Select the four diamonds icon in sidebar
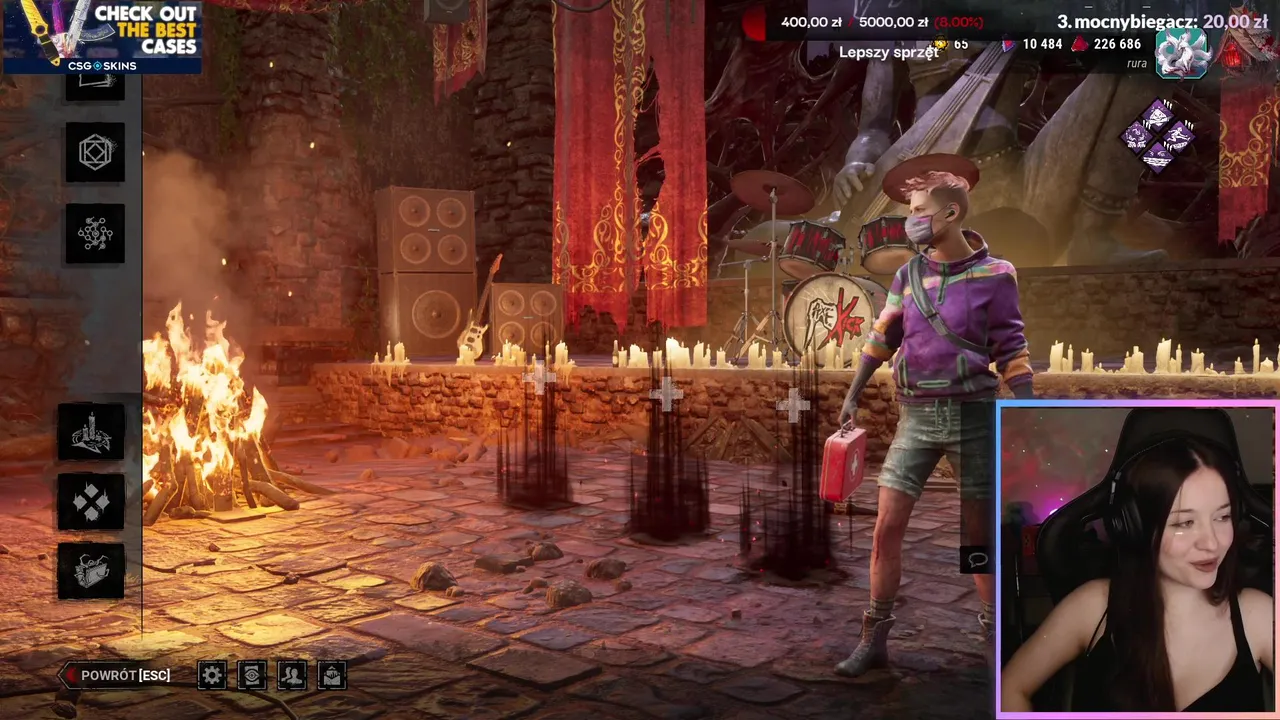 [x=91, y=501]
